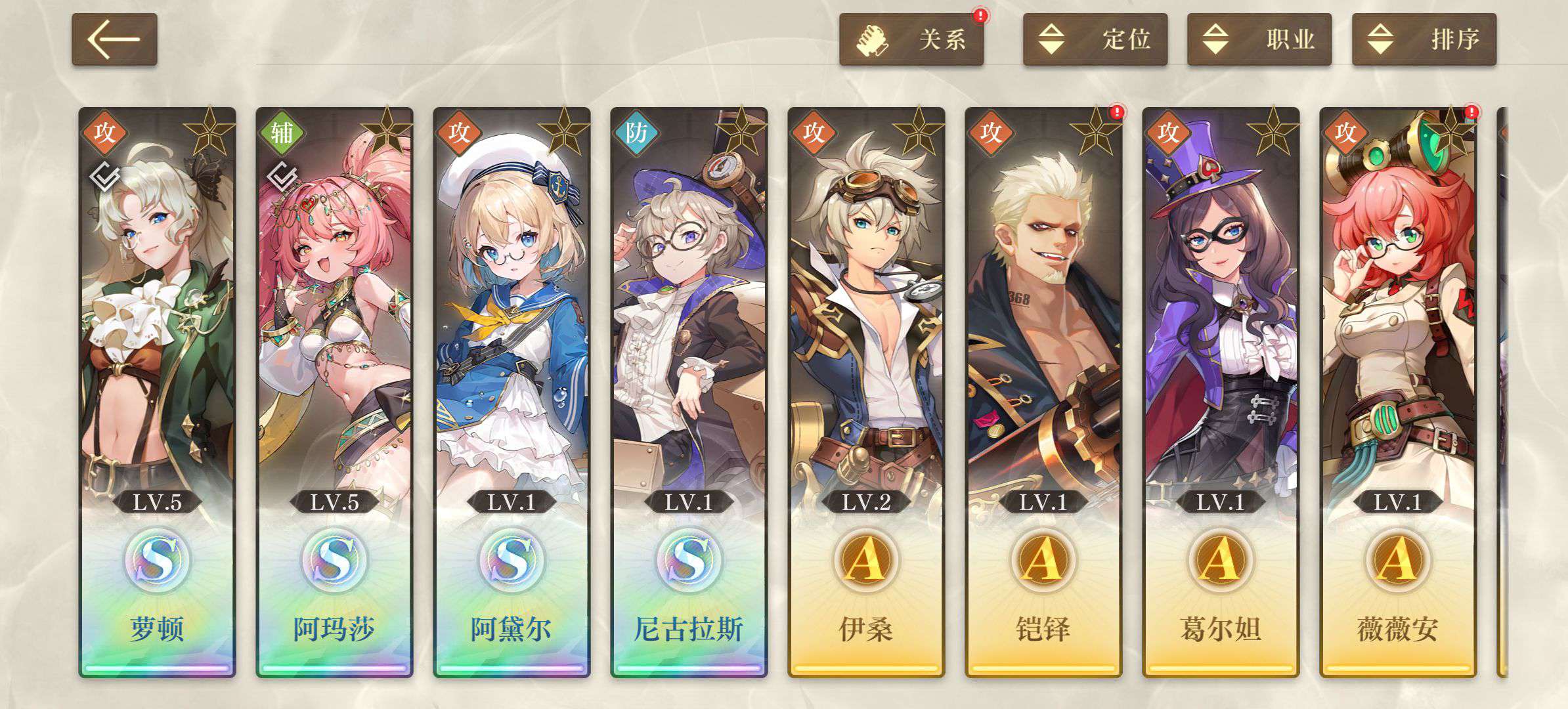Go back with the arrow button
This screenshot has height=709, width=1568.
pos(114,39)
